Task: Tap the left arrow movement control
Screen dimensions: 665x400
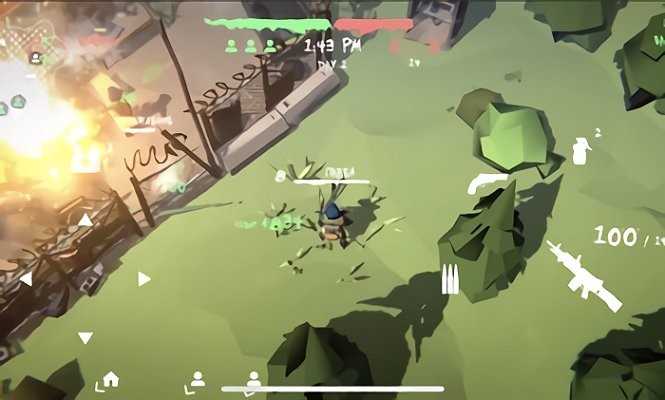Action: [26, 279]
